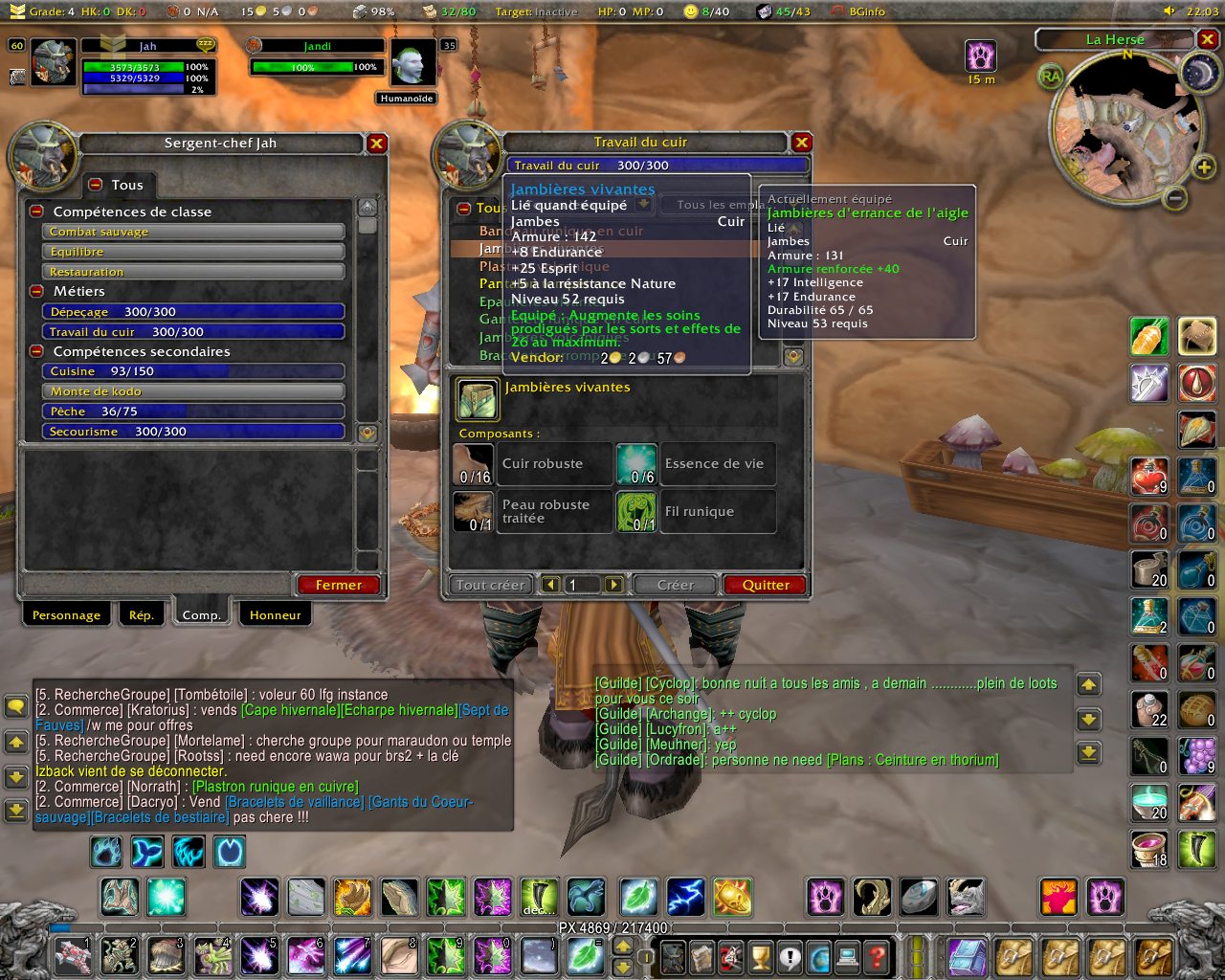
Task: Close the Sergent-chef Jah character window
Action: (377, 144)
